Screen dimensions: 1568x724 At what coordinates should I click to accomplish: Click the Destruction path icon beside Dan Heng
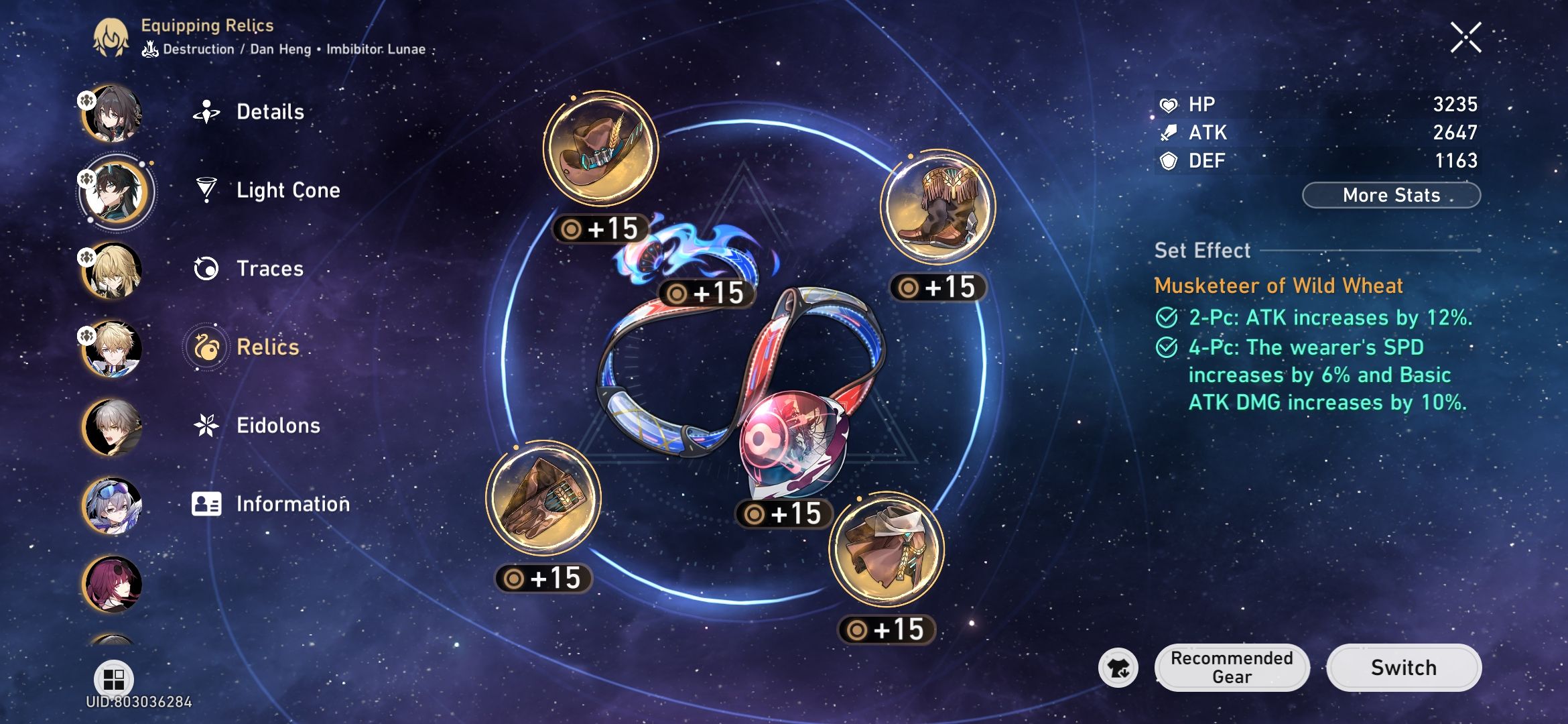coord(150,48)
